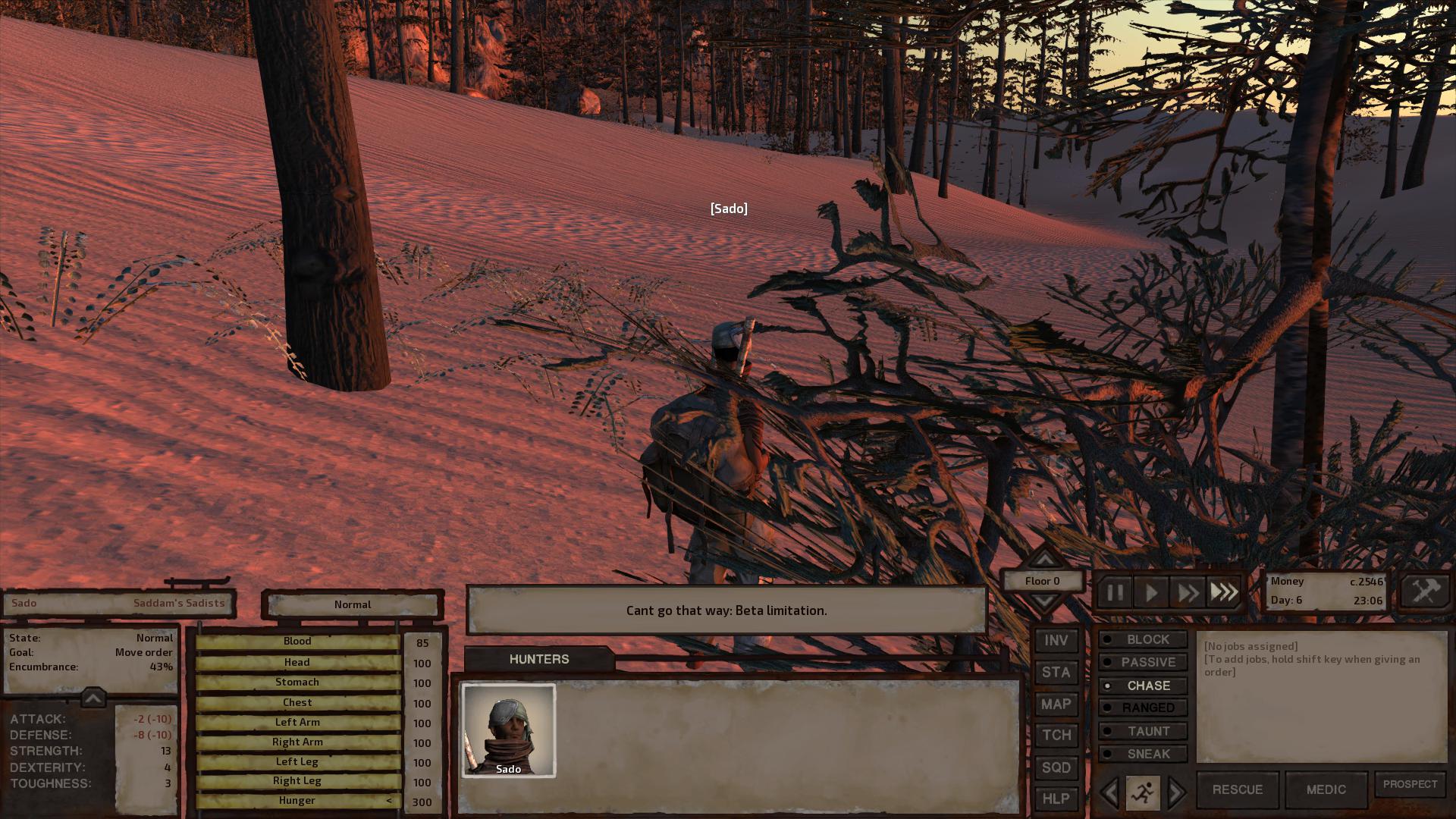1456x819 pixels.
Task: Toggle the CHASE stance
Action: point(1143,686)
